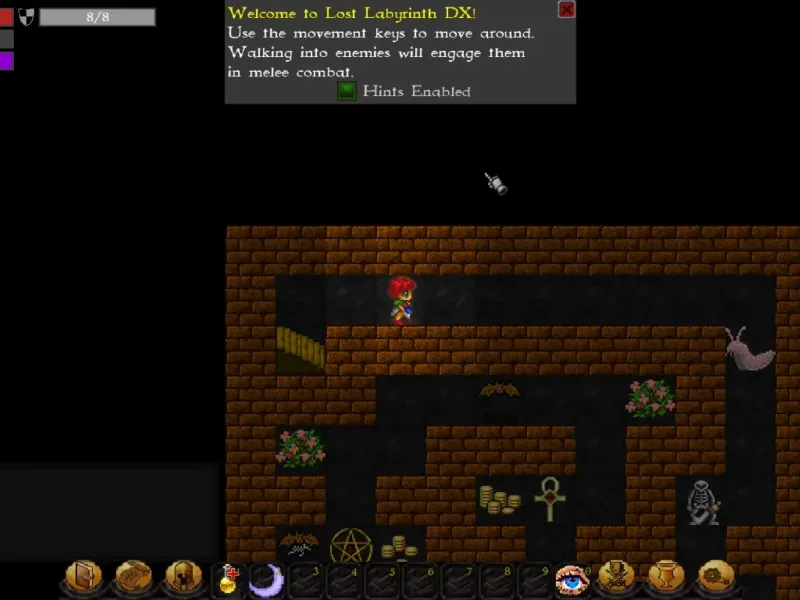Click the key icon button

714,577
